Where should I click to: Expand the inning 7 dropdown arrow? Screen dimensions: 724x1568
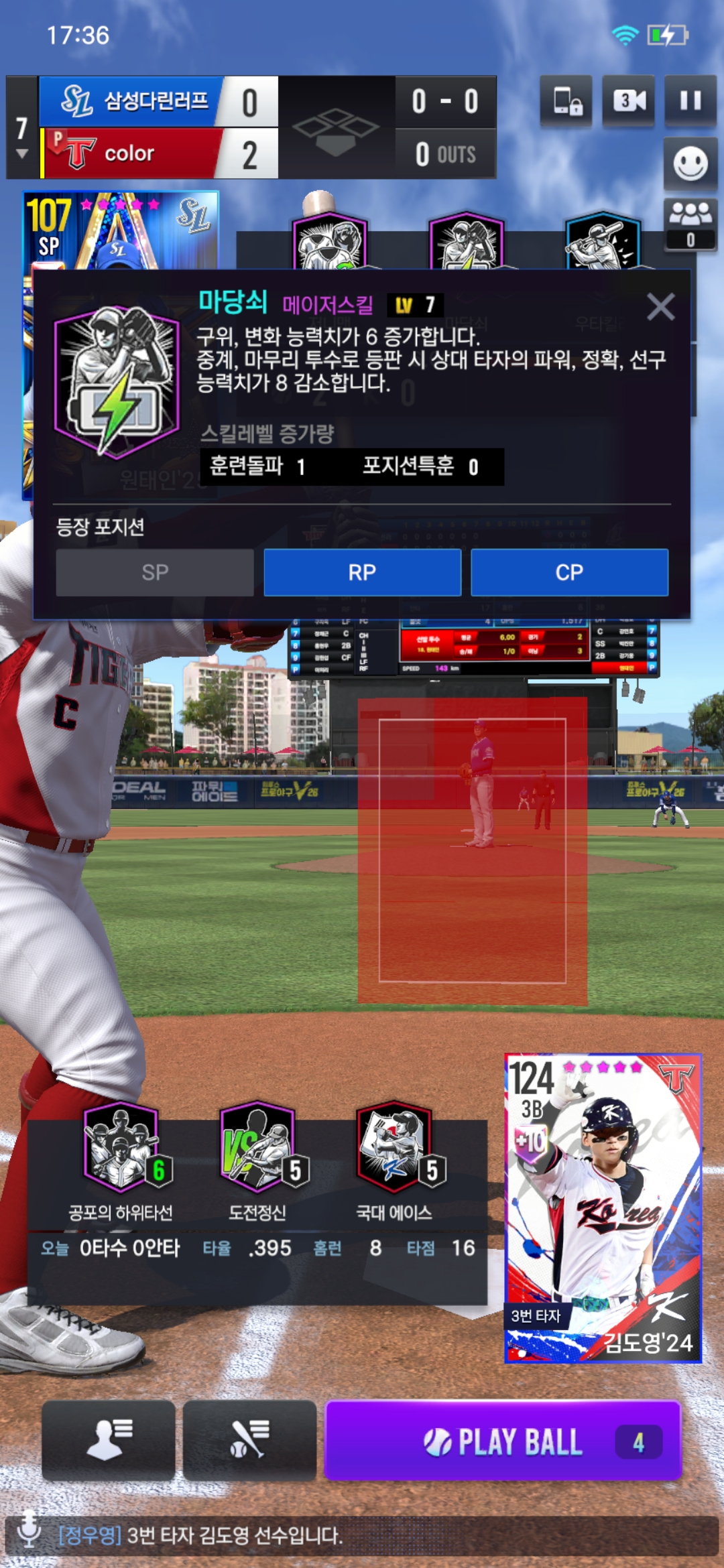[22, 153]
